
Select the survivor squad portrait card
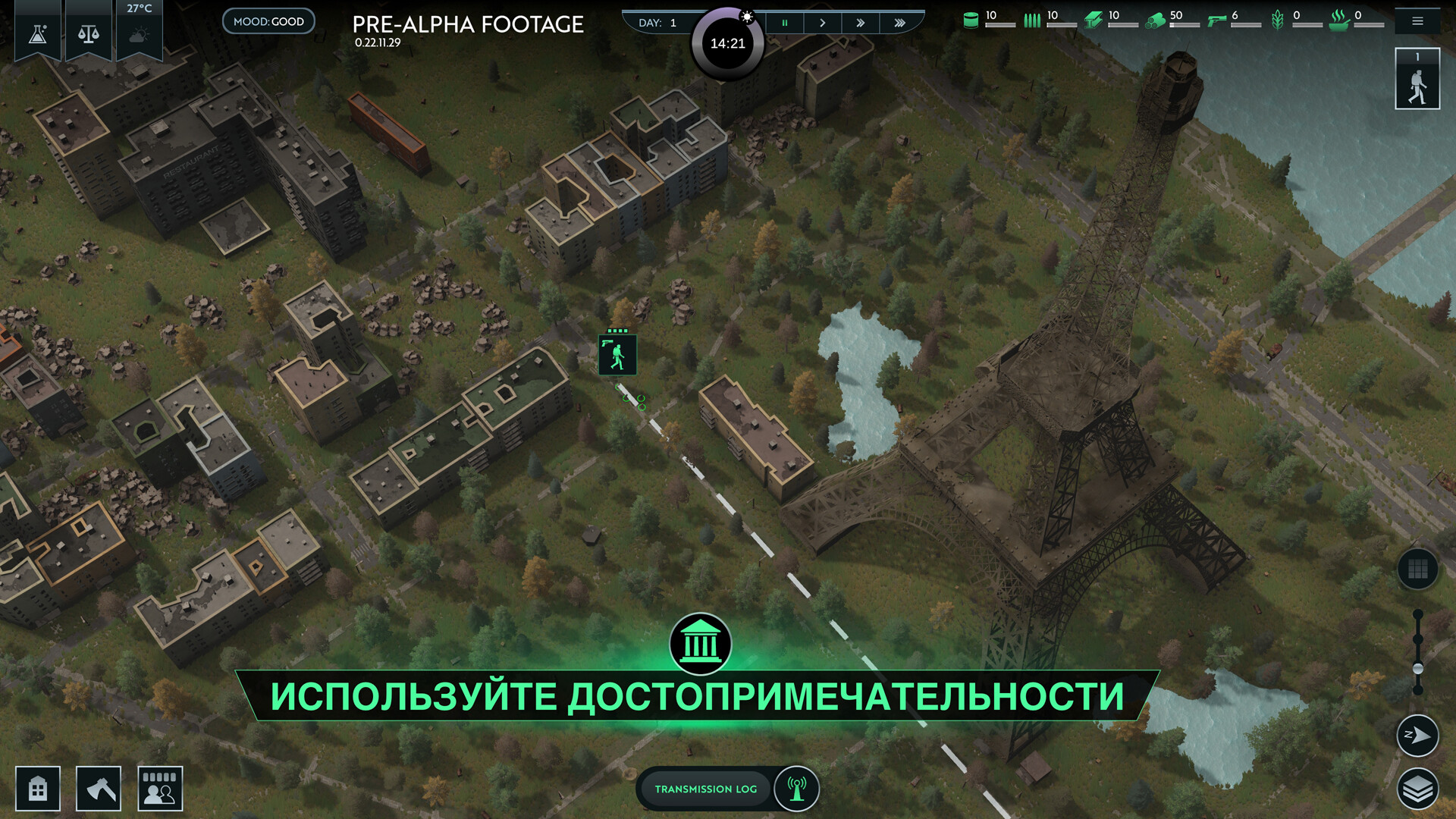tap(1417, 80)
